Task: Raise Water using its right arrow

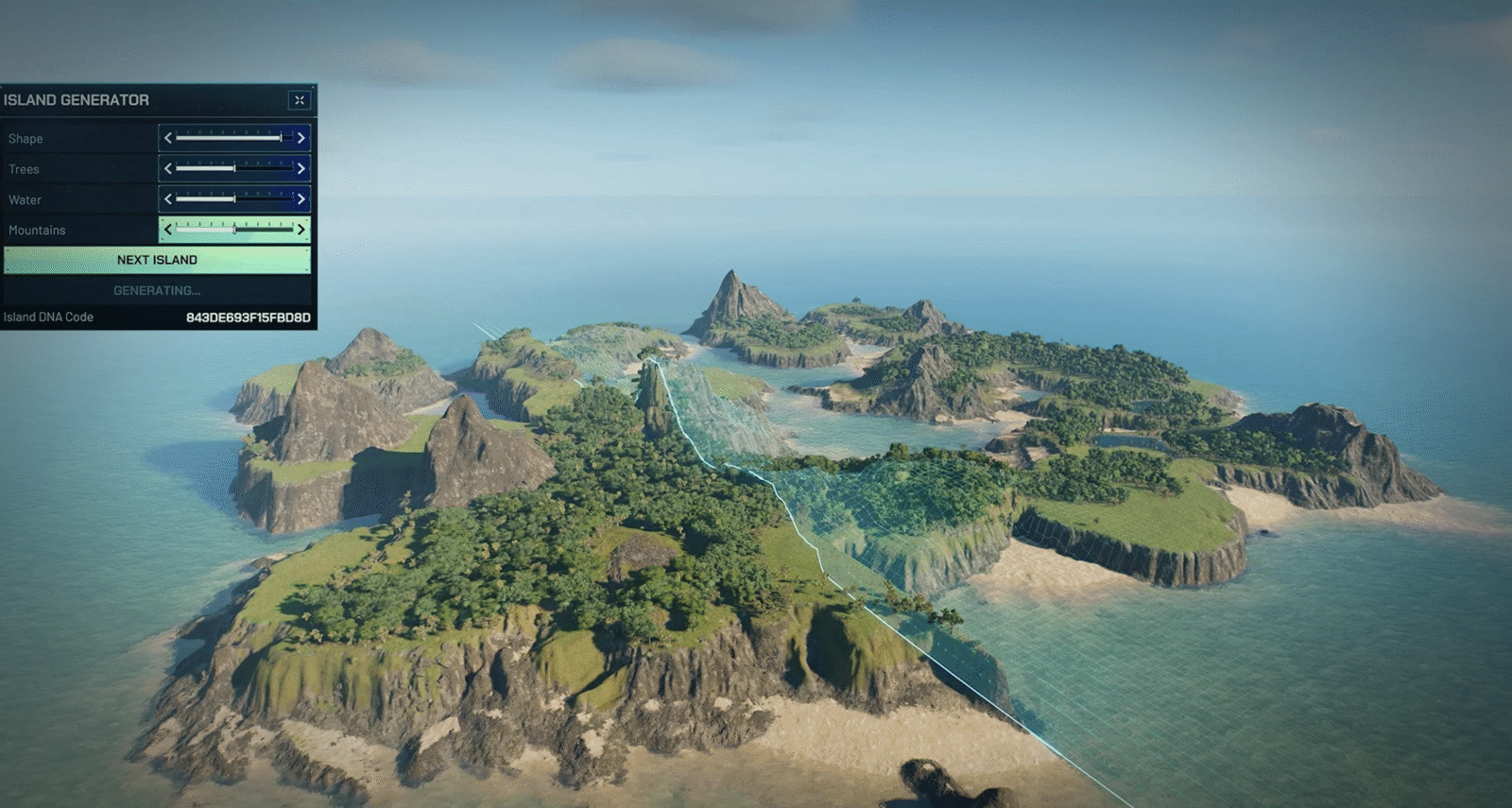Action: pos(301,199)
